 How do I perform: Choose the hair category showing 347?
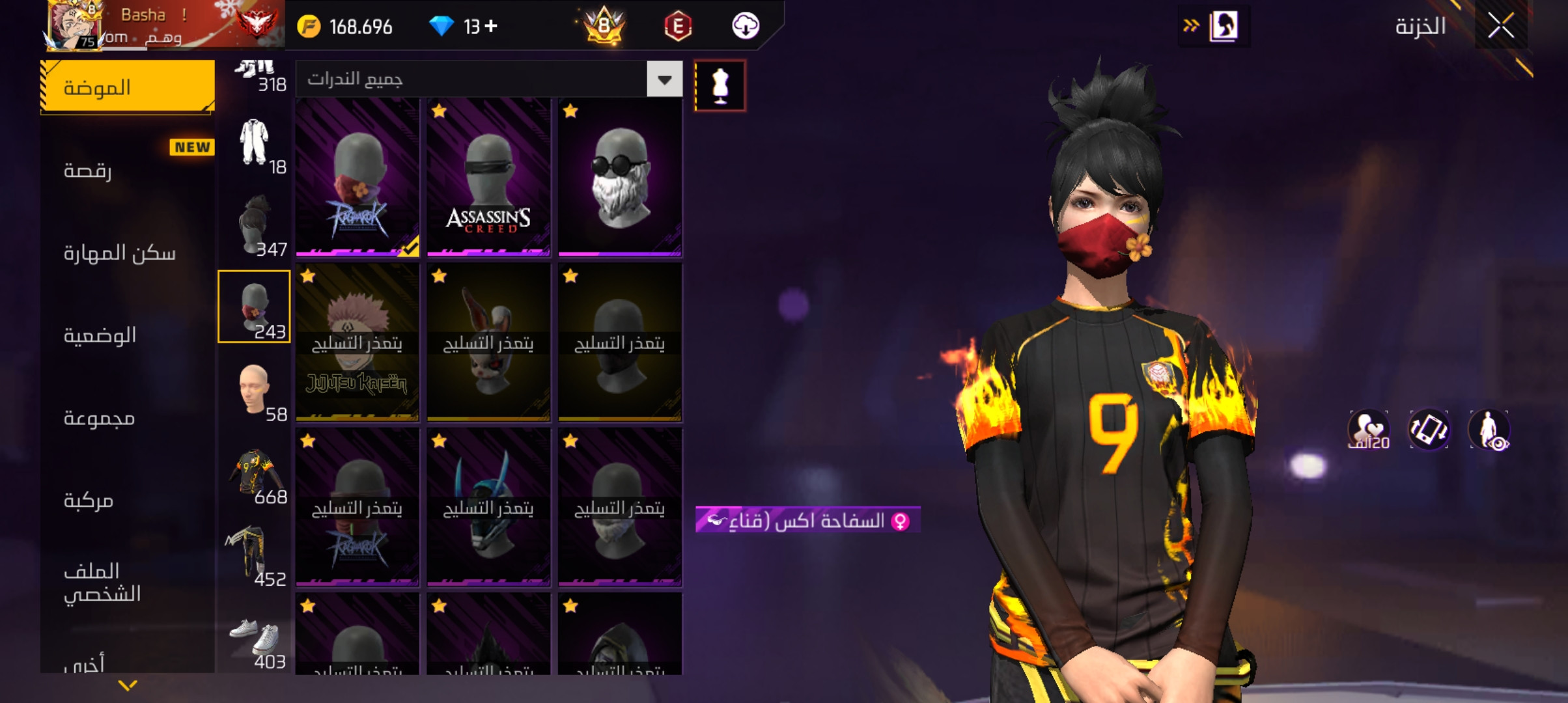254,225
